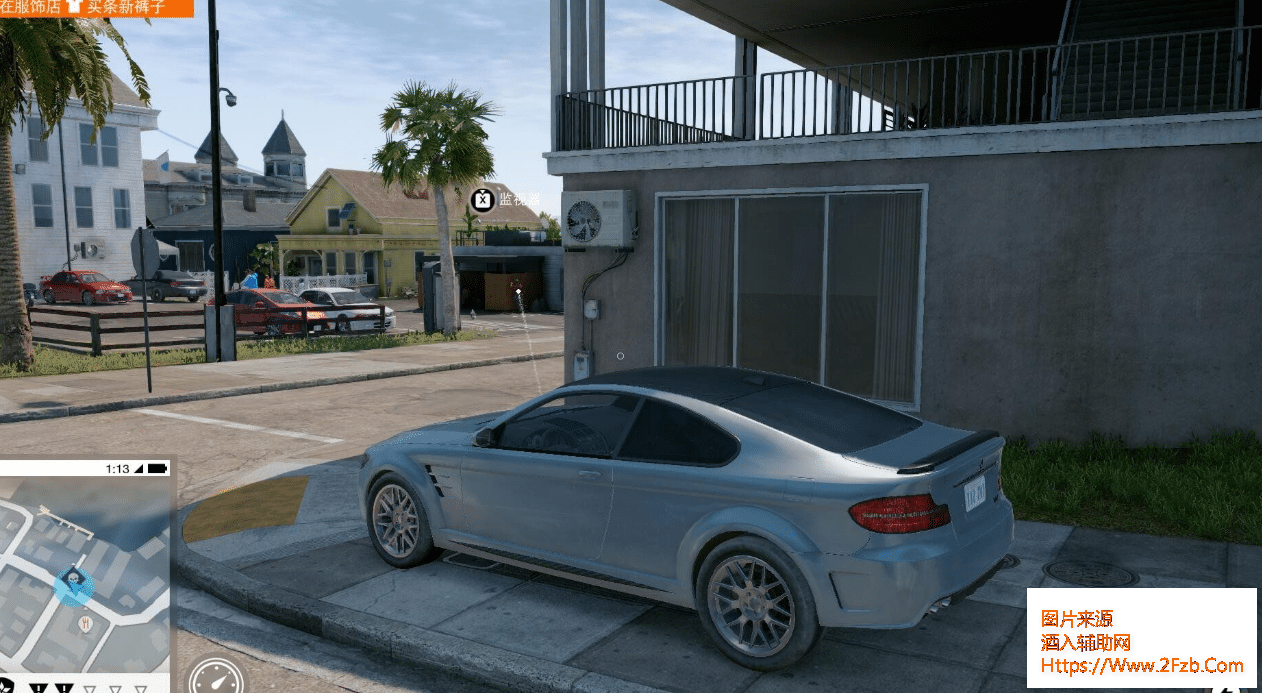Select the restaurant fork-and-knife map marker
This screenshot has width=1262, height=693.
coord(85,624)
